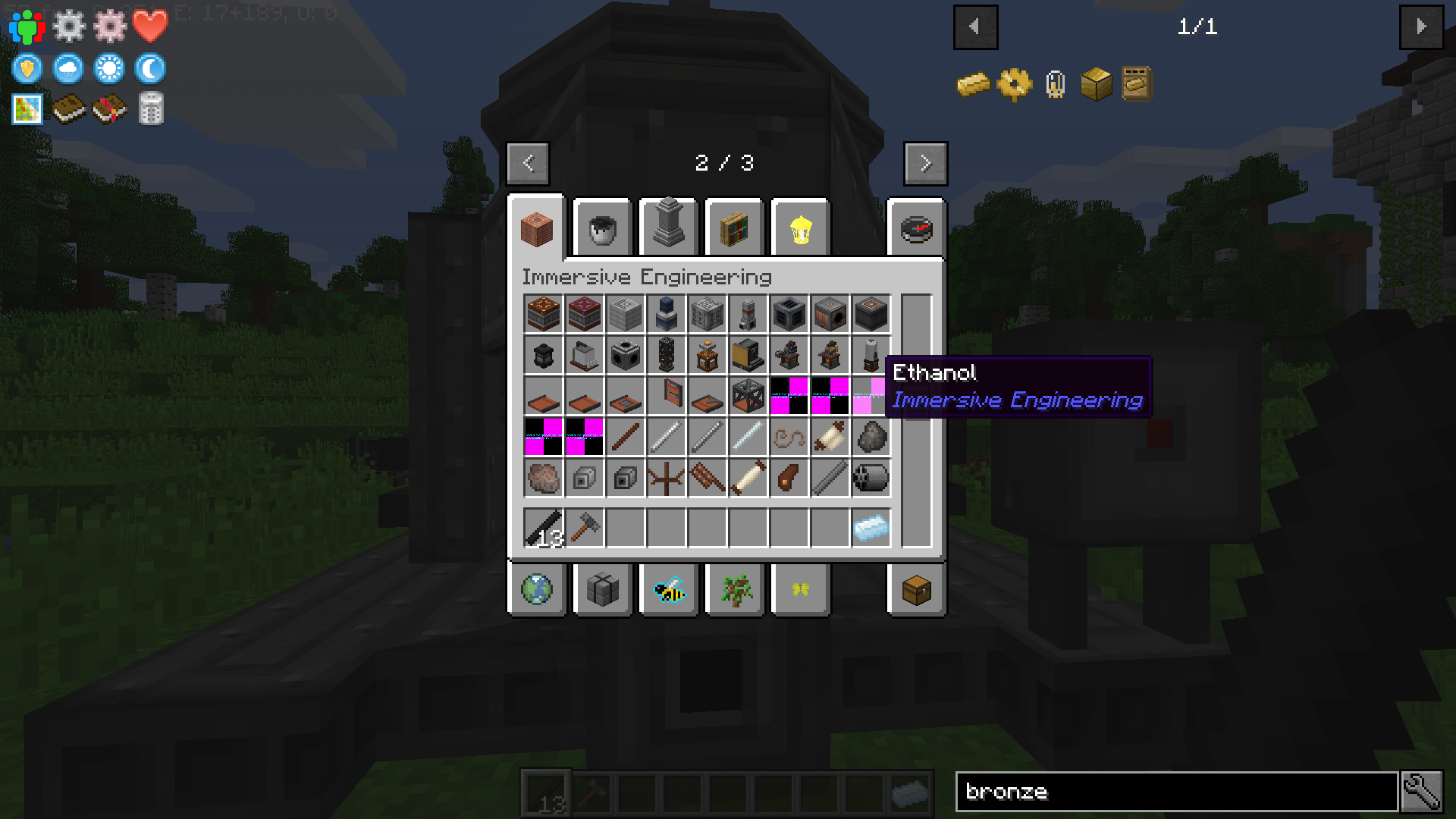Open the red-ribbon enchanted book icon
Viewport: 1456px width, 819px height.
109,108
